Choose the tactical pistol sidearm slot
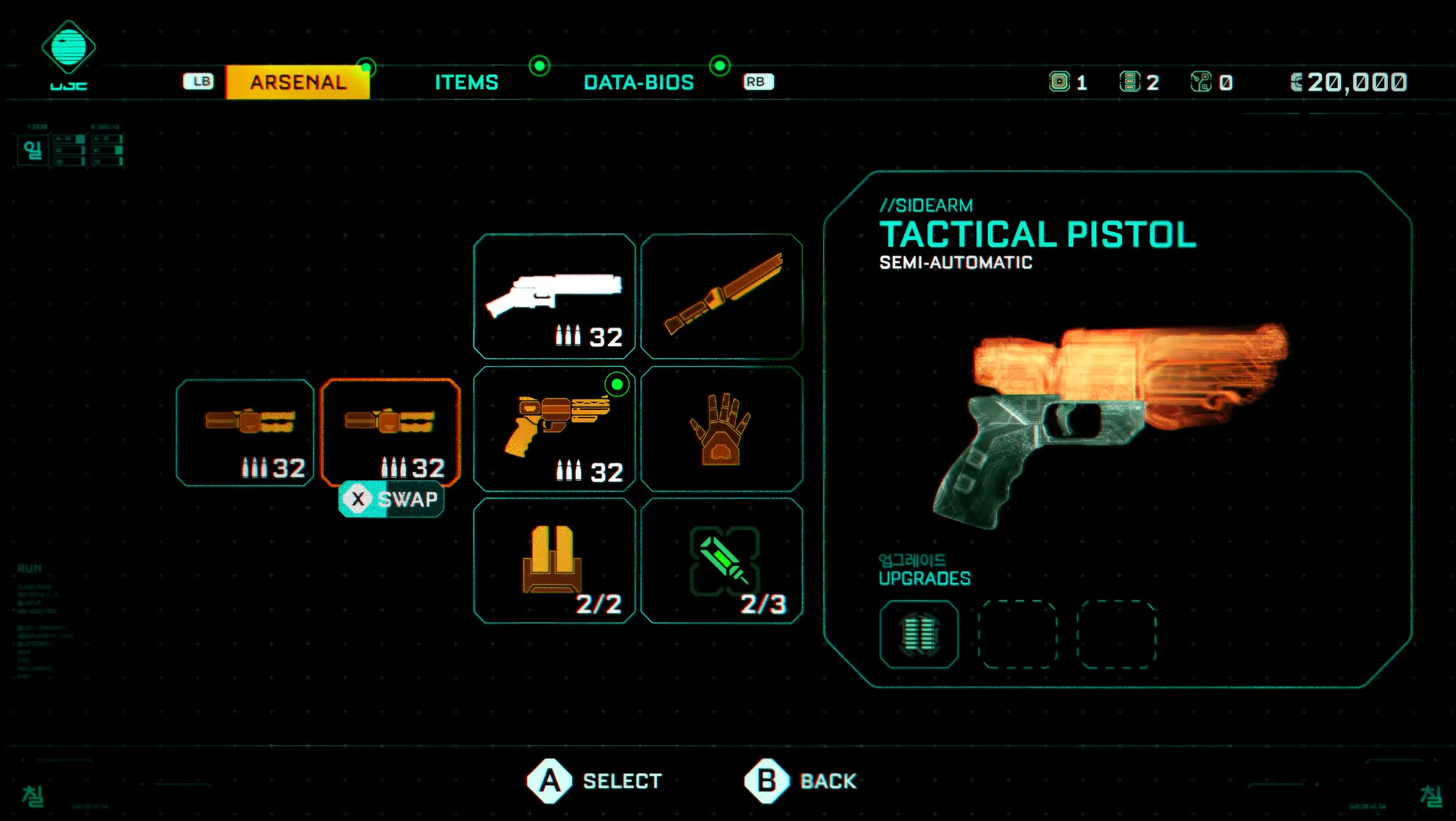1456x821 pixels. coord(554,429)
